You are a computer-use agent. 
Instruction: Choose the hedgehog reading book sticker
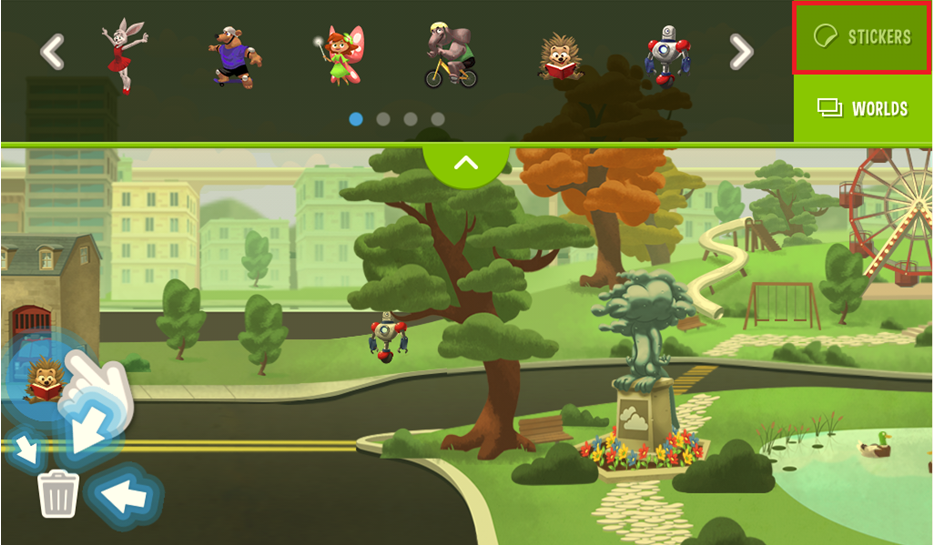(x=560, y=58)
